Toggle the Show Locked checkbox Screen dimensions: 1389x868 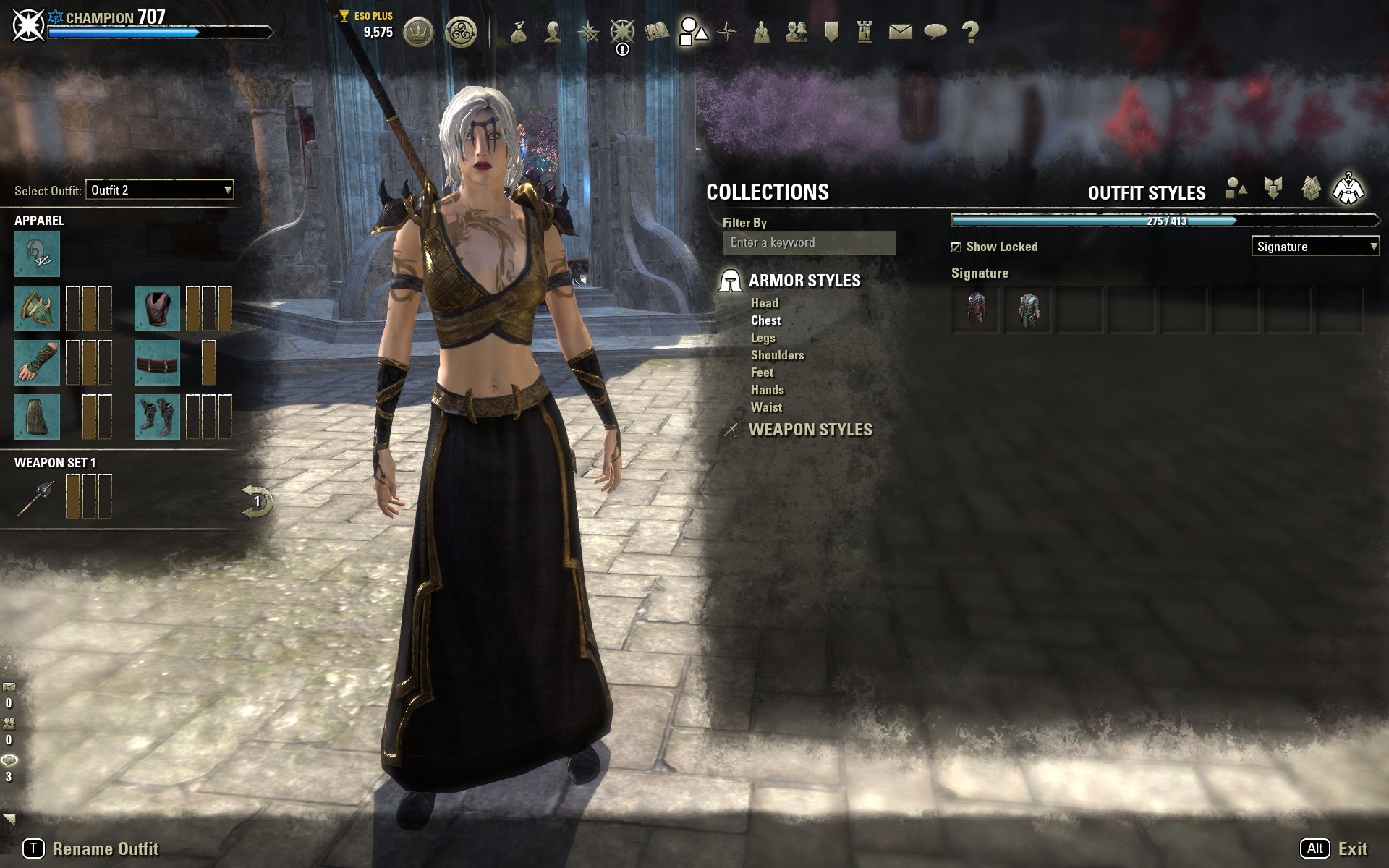(956, 247)
